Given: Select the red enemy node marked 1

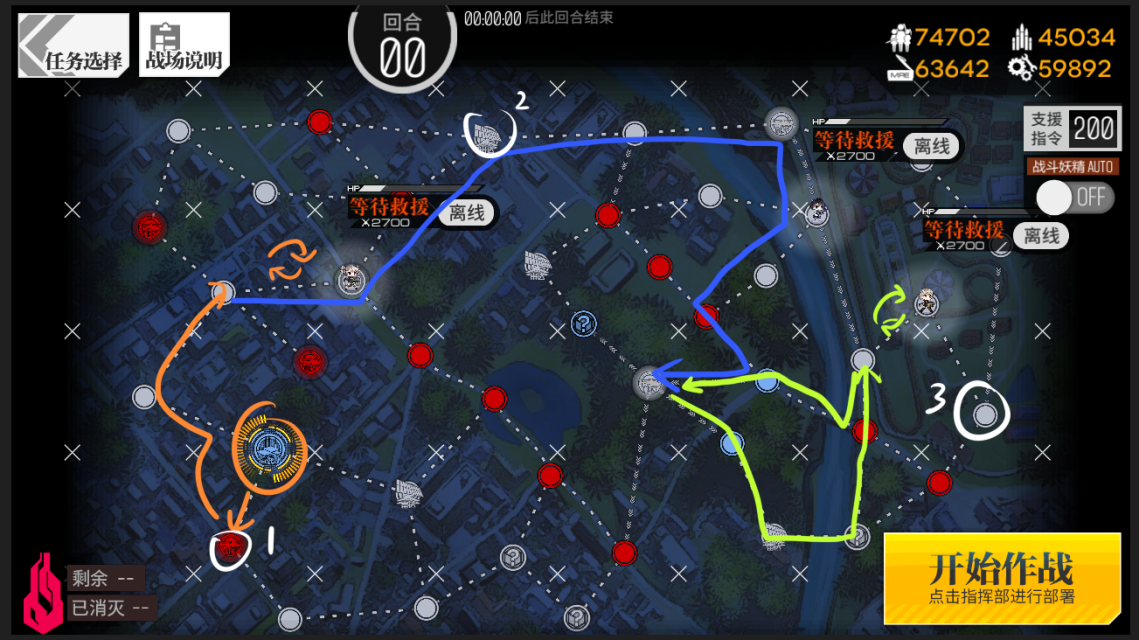Looking at the screenshot, I should click(x=229, y=547).
